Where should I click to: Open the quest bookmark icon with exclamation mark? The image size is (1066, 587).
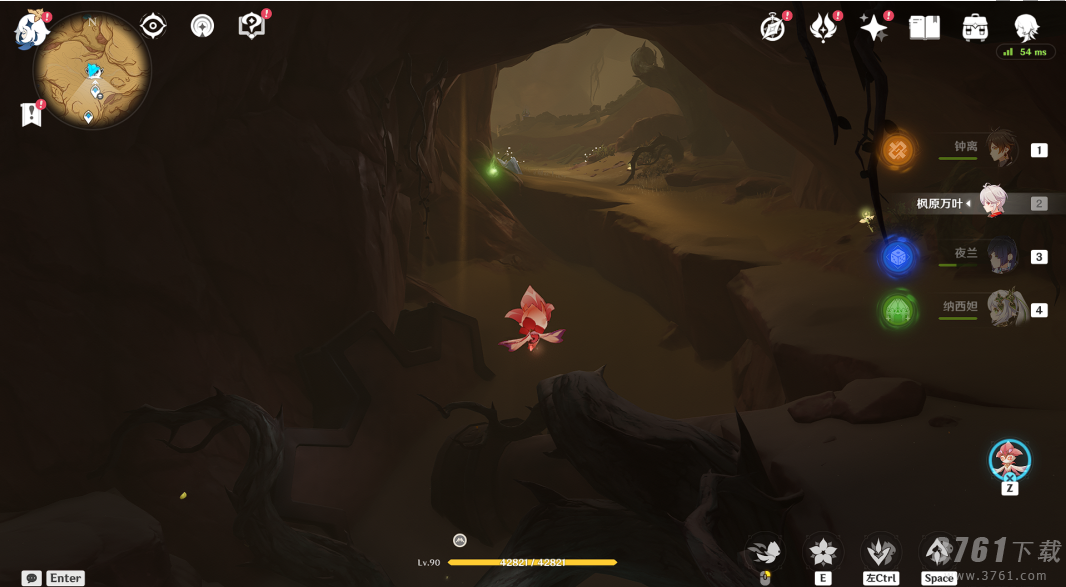coord(31,114)
